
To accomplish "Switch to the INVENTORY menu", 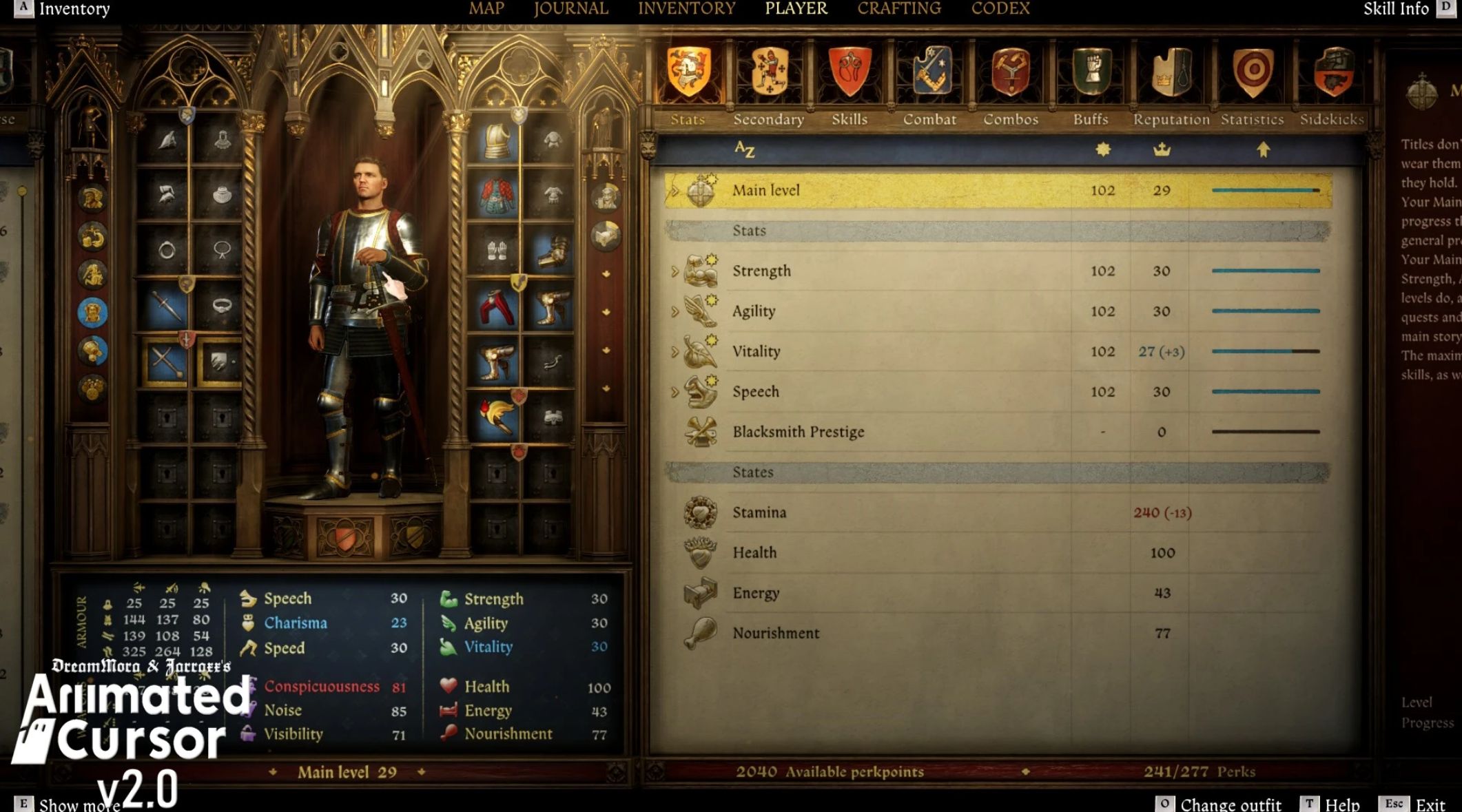I will [x=686, y=9].
